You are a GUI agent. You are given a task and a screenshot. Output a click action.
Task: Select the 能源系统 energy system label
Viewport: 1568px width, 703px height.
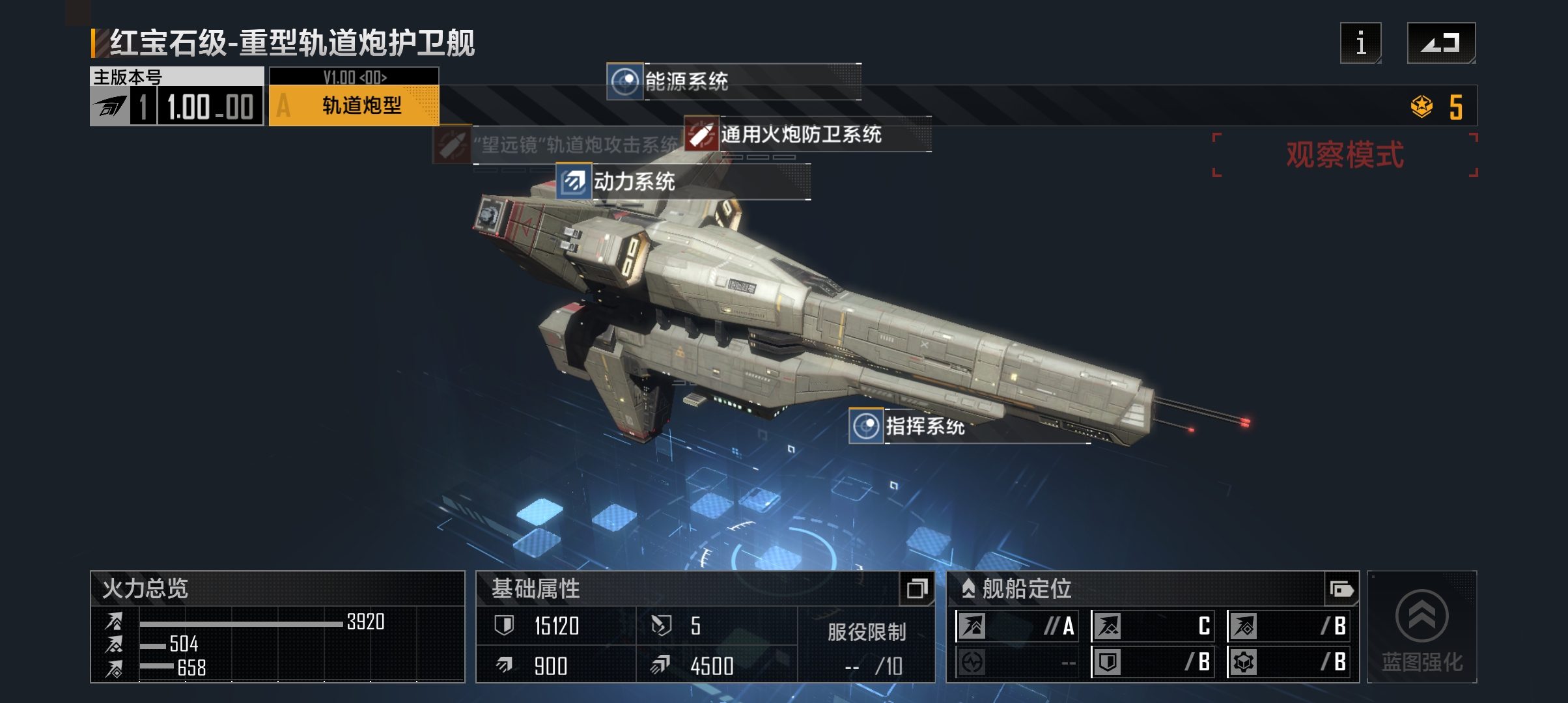tap(686, 81)
